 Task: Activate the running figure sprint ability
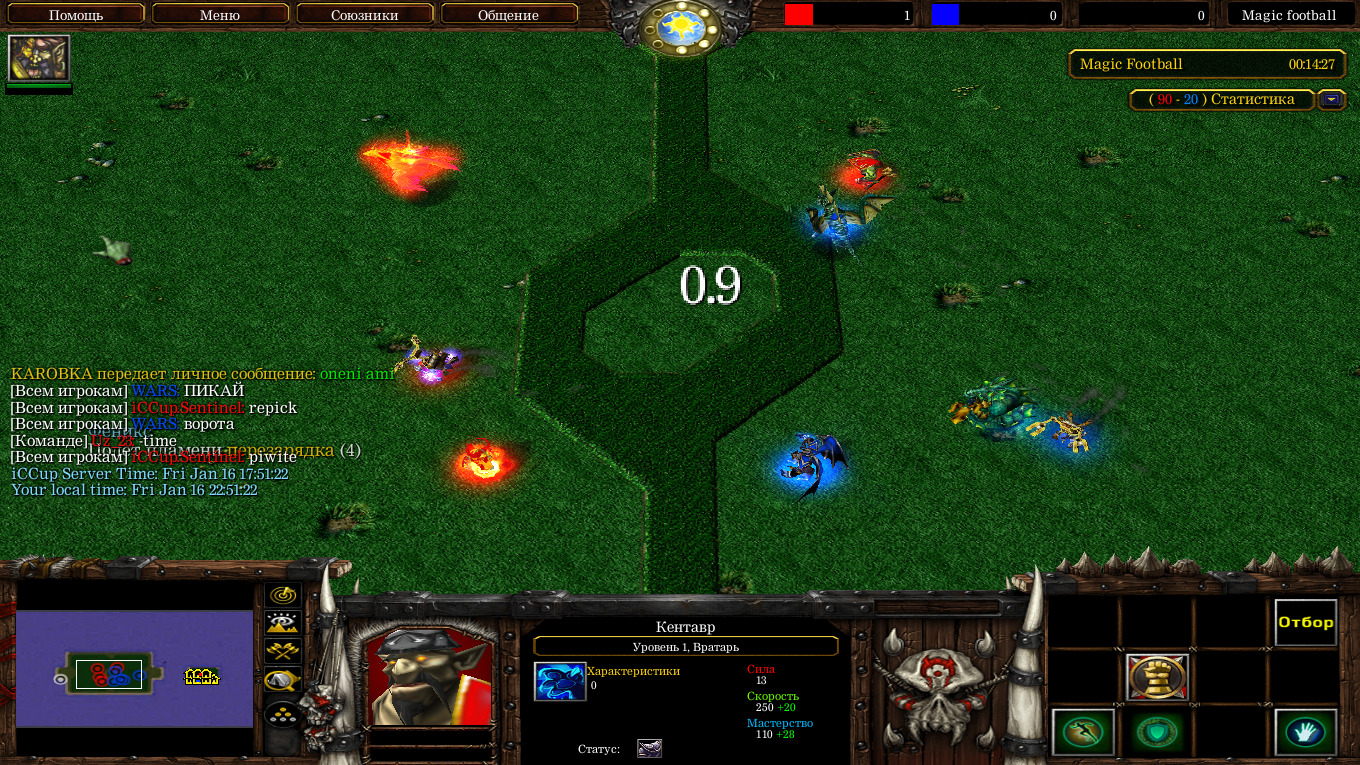(1083, 732)
